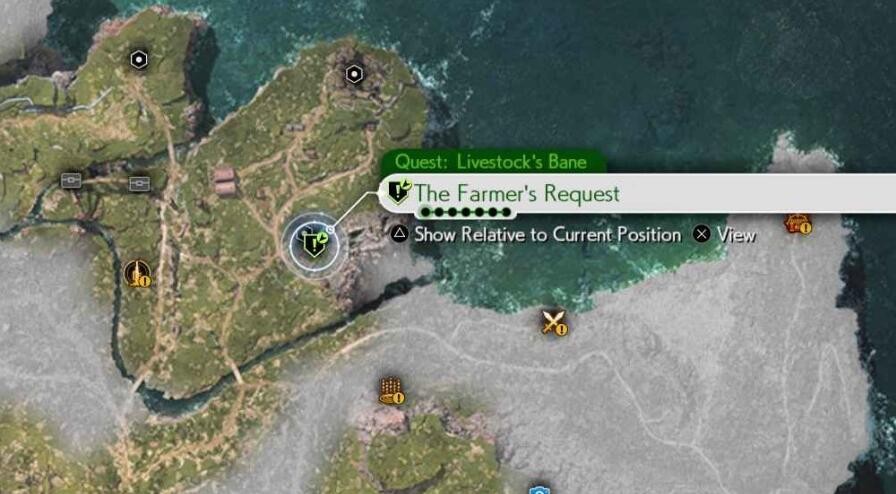896x494 pixels.
Task: Pick the orange marker on the east coast
Action: 797,223
